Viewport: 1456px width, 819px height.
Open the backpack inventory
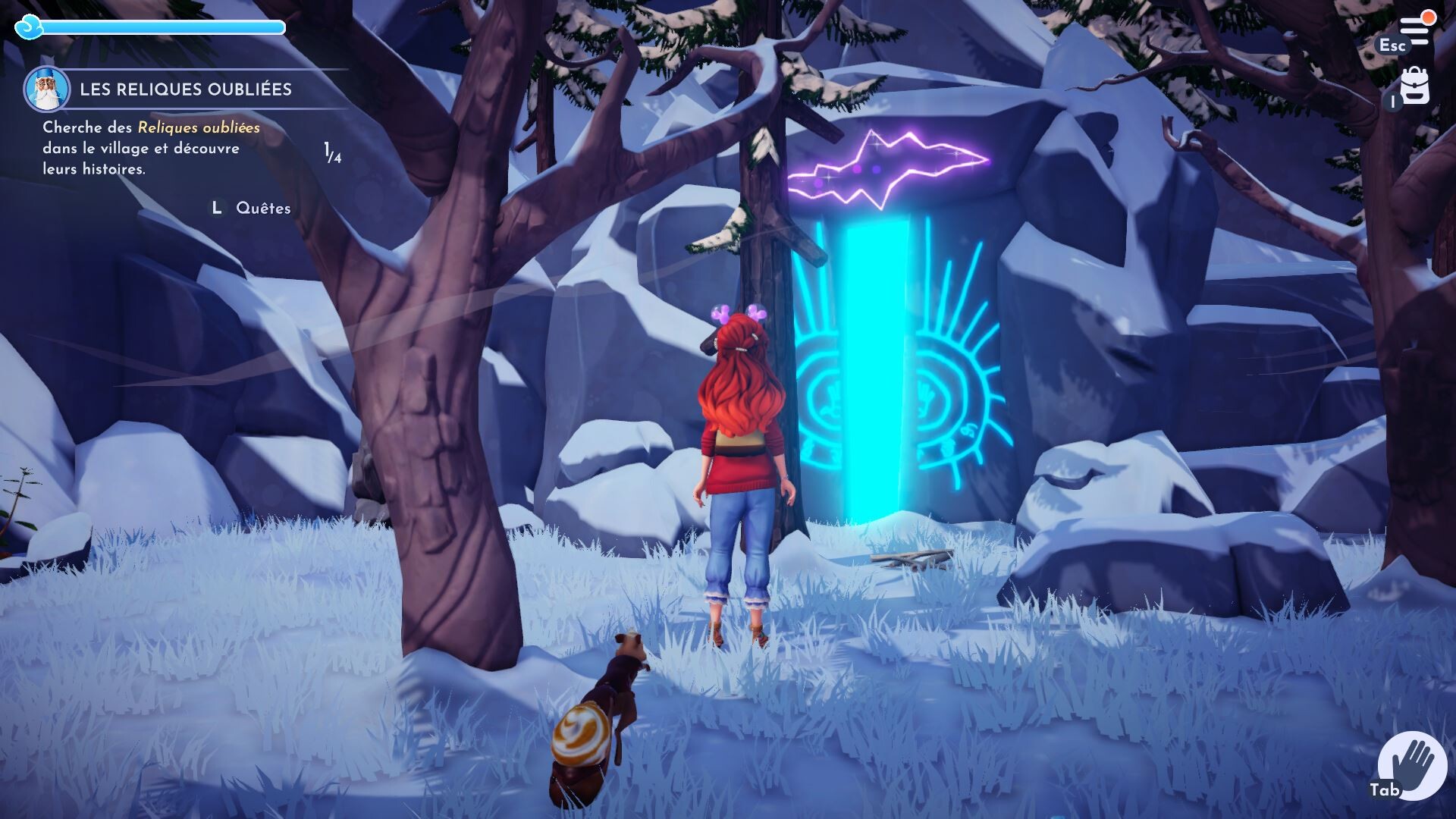[1414, 87]
